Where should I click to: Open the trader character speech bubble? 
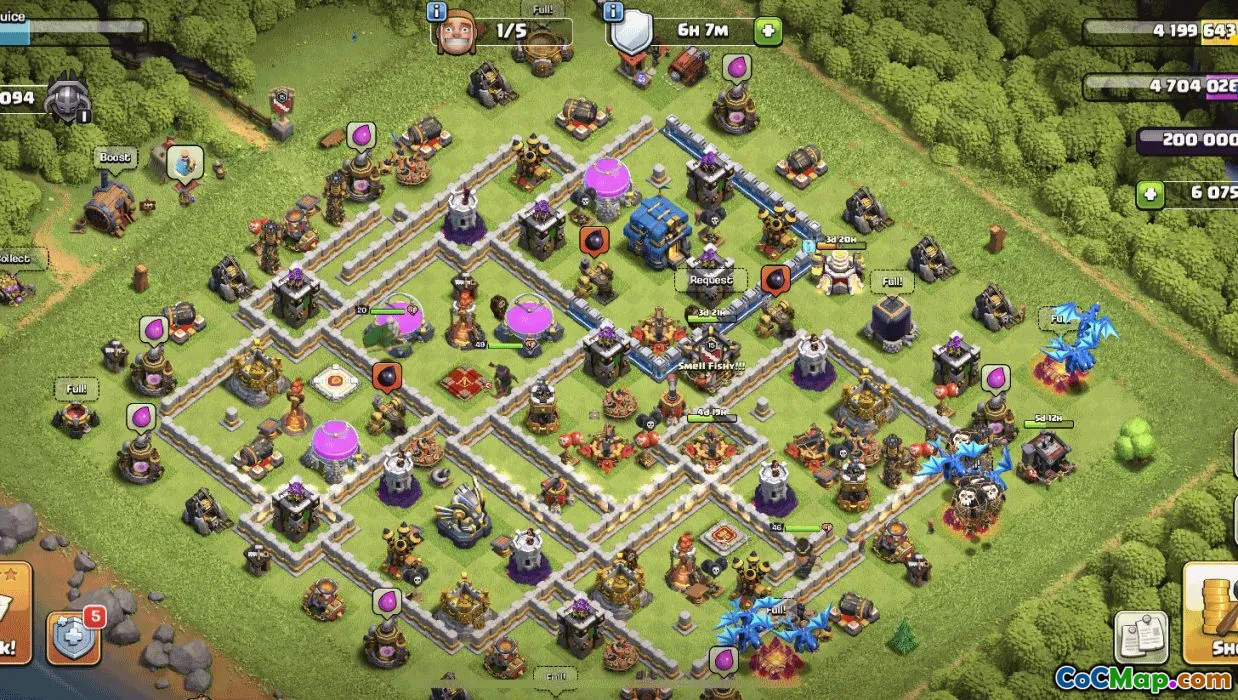coord(184,161)
